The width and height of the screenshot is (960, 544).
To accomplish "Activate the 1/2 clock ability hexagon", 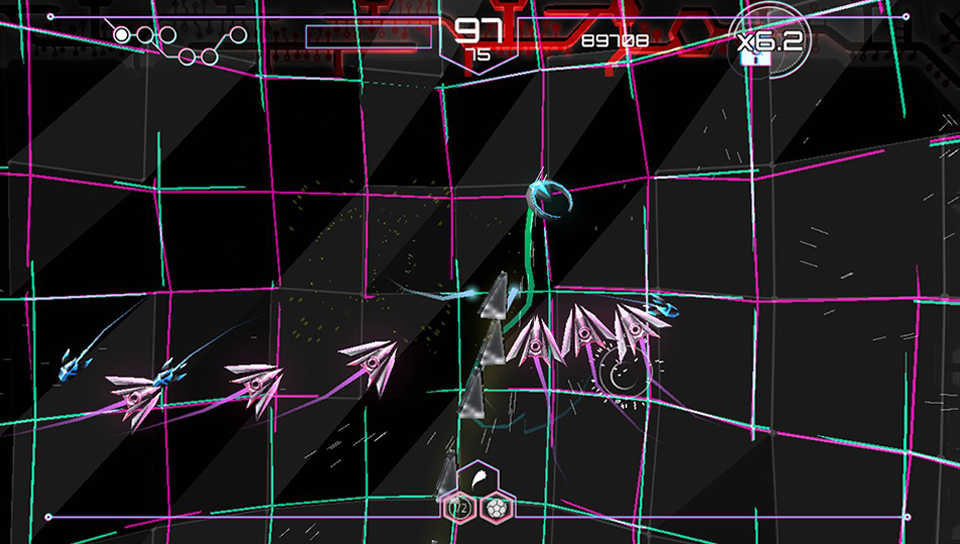I will pyautogui.click(x=460, y=507).
